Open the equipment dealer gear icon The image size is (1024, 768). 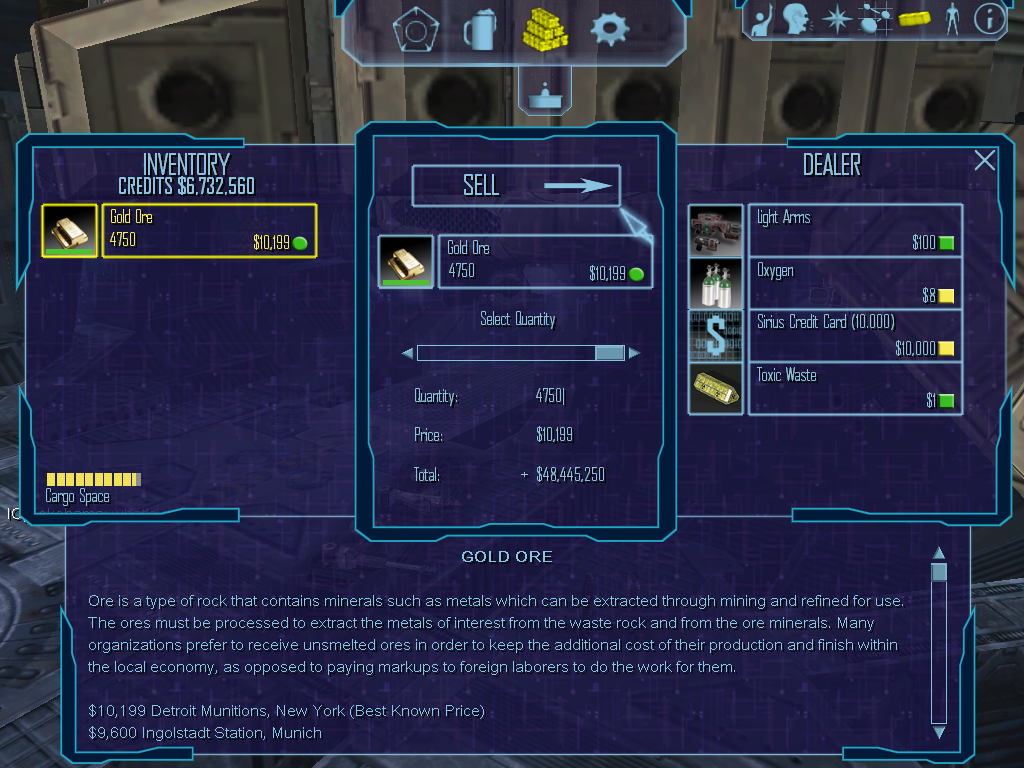pyautogui.click(x=609, y=30)
